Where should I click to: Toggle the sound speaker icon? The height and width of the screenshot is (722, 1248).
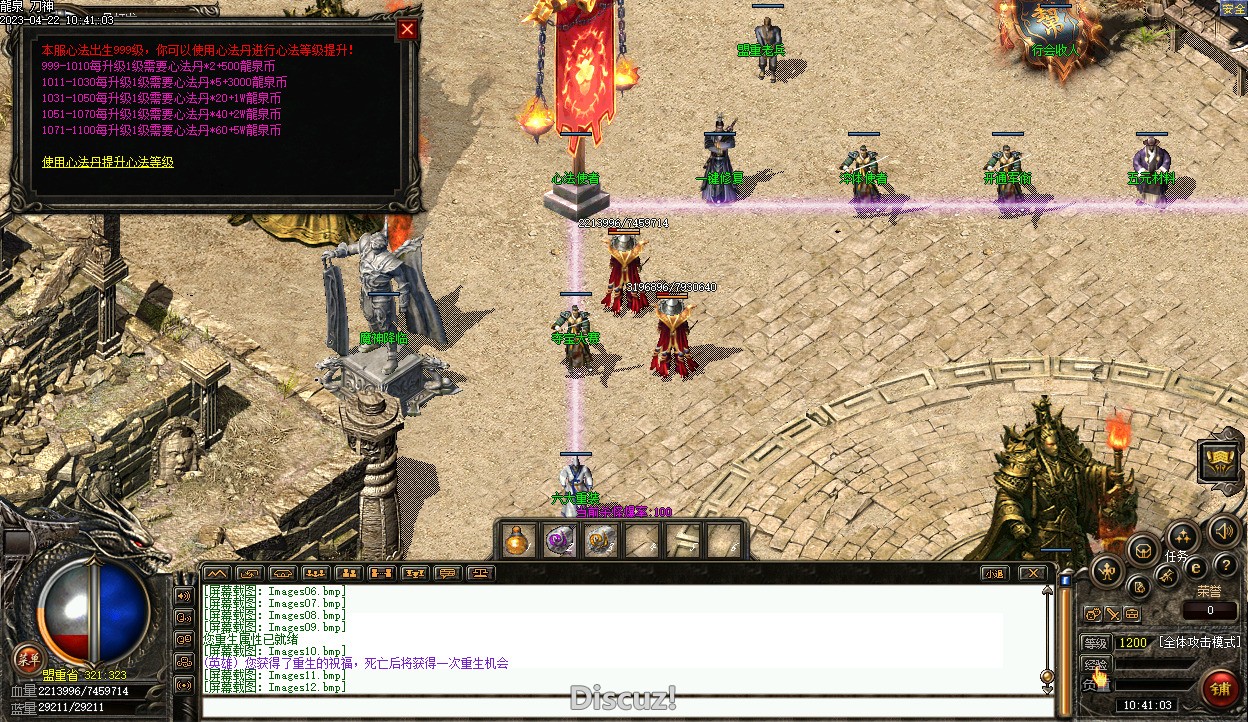click(x=1222, y=531)
